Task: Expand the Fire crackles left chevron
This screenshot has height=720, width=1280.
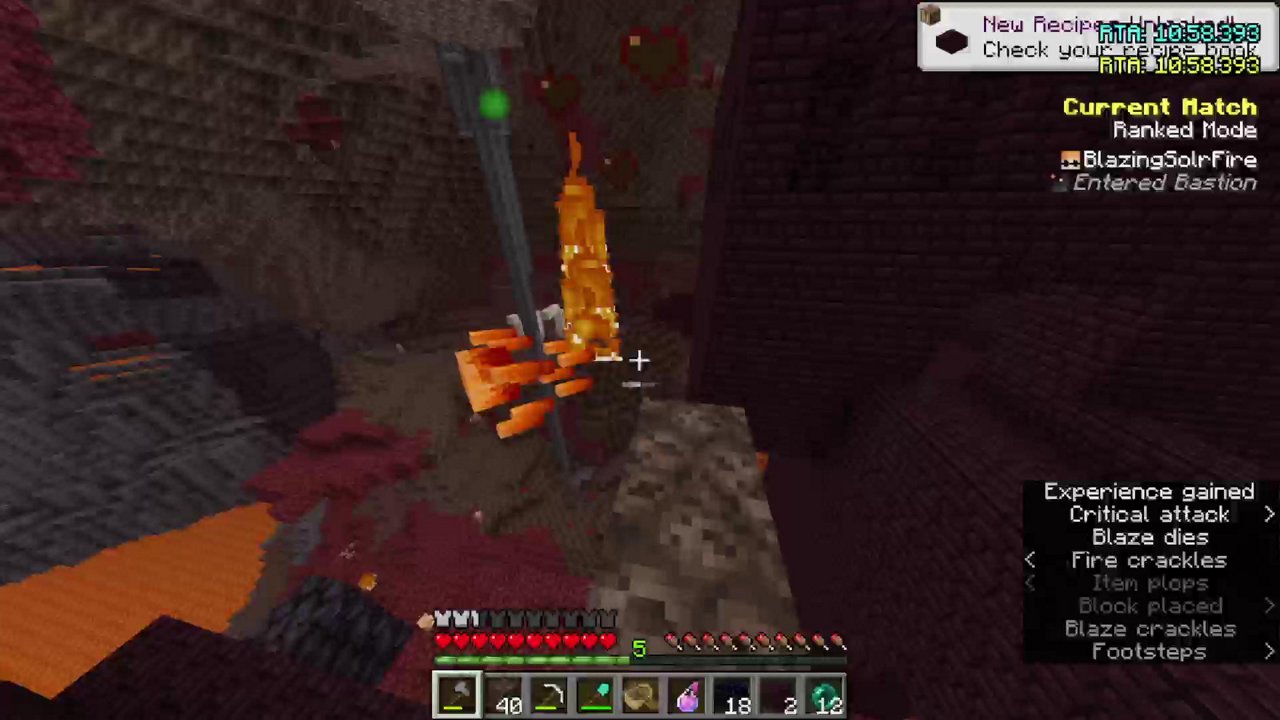Action: pos(1030,560)
